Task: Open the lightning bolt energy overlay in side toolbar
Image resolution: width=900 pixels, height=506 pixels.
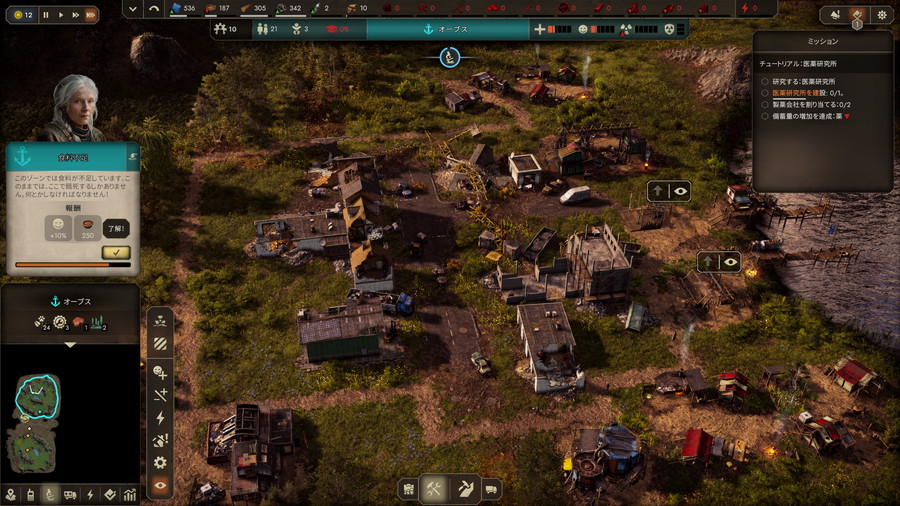Action: (x=160, y=418)
